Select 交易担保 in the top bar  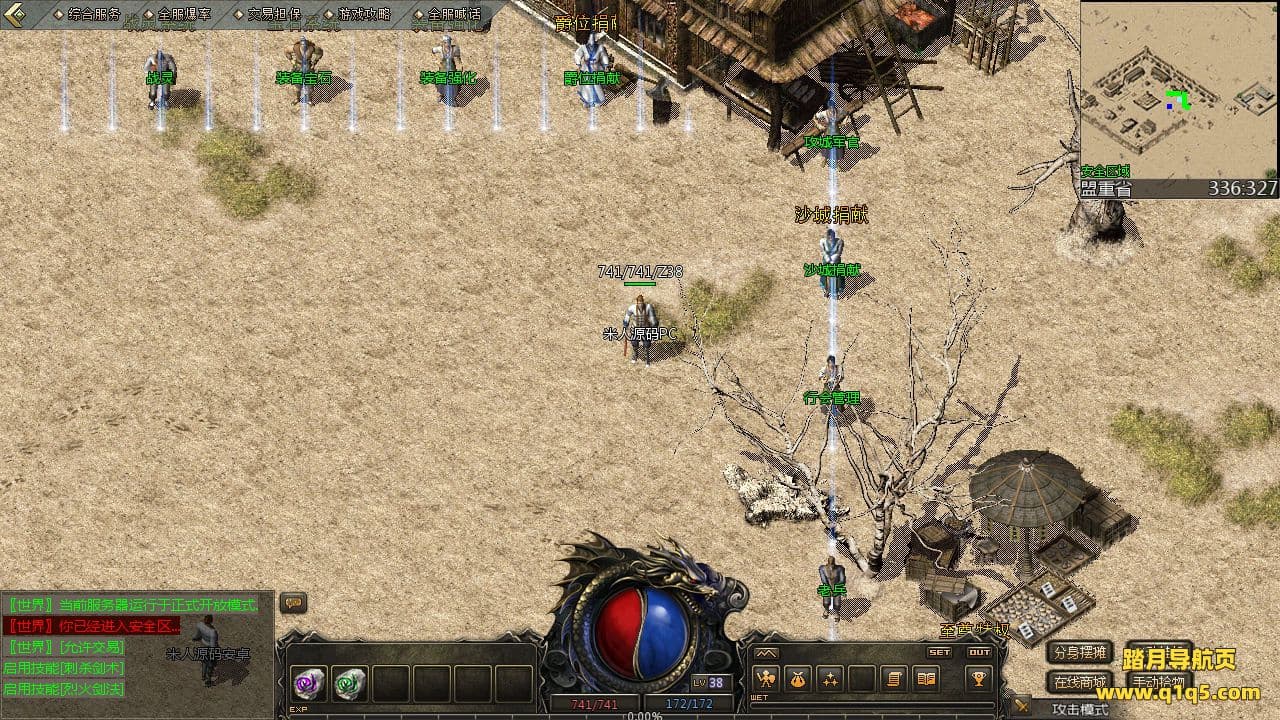pos(273,14)
